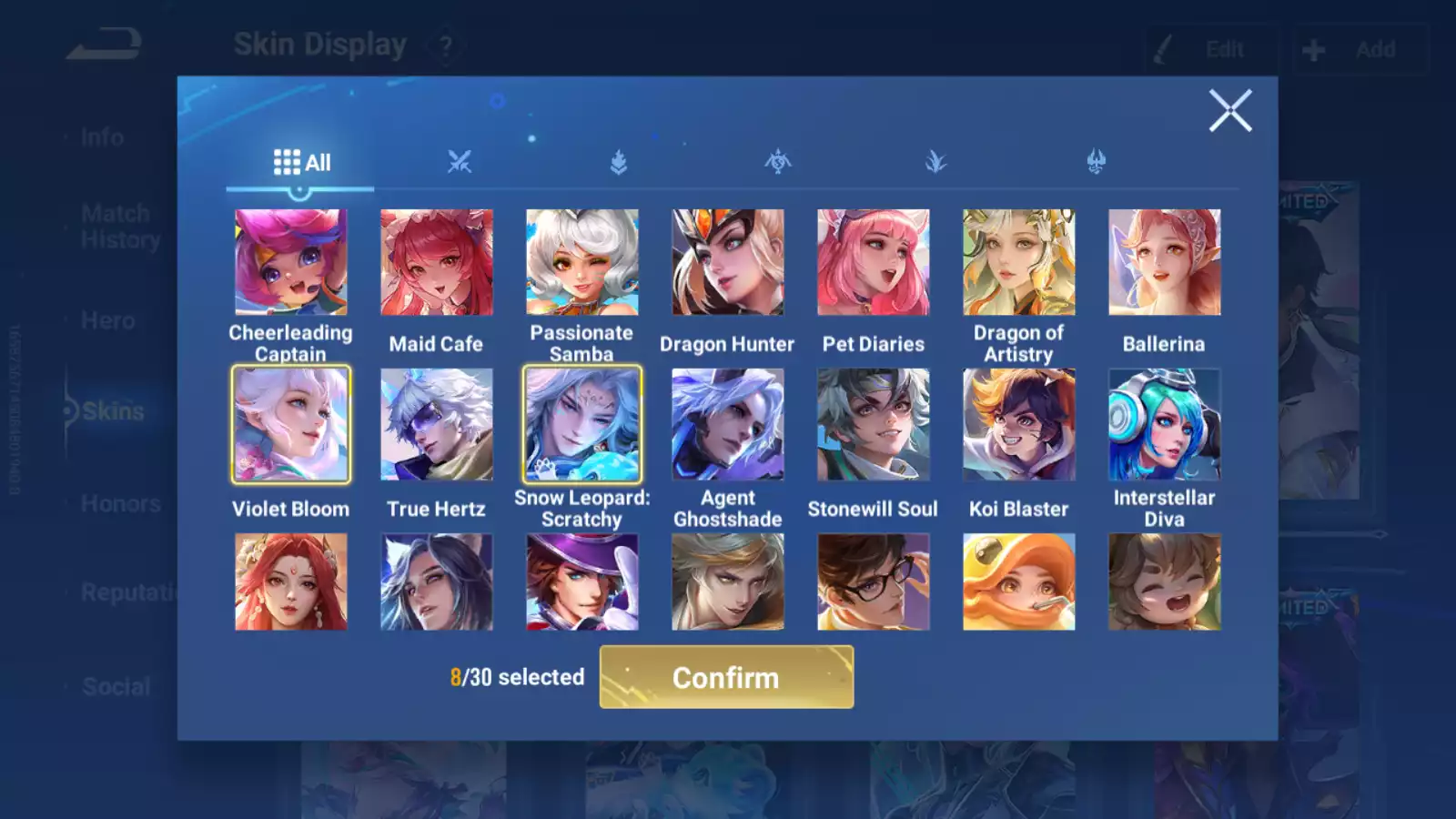The height and width of the screenshot is (819, 1456).
Task: Choose the True Hertz skin
Action: pos(436,424)
